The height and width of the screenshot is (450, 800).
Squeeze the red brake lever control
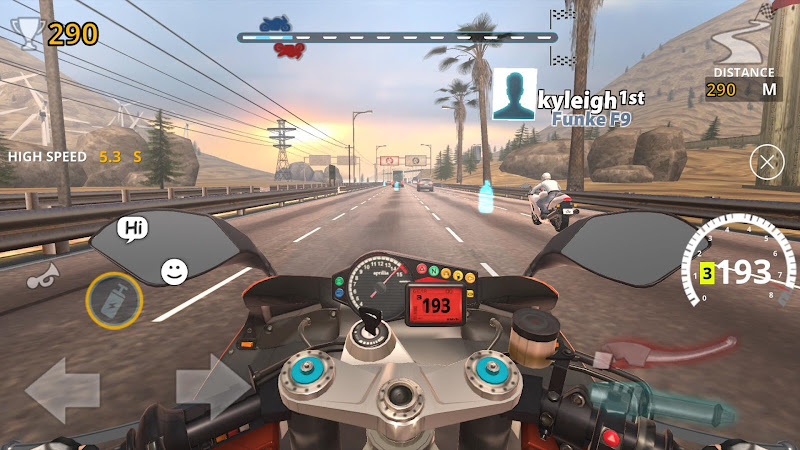click(x=671, y=351)
